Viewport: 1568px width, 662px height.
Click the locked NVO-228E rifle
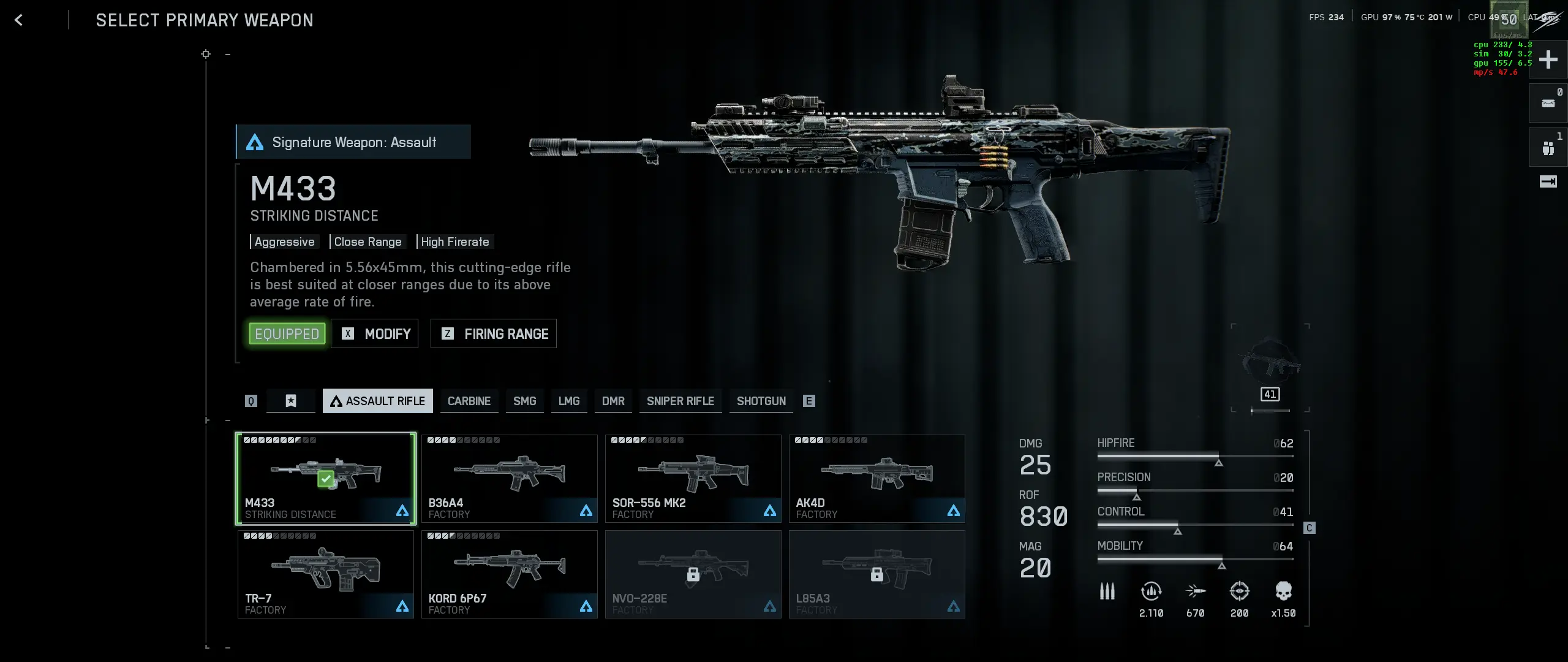(x=693, y=574)
